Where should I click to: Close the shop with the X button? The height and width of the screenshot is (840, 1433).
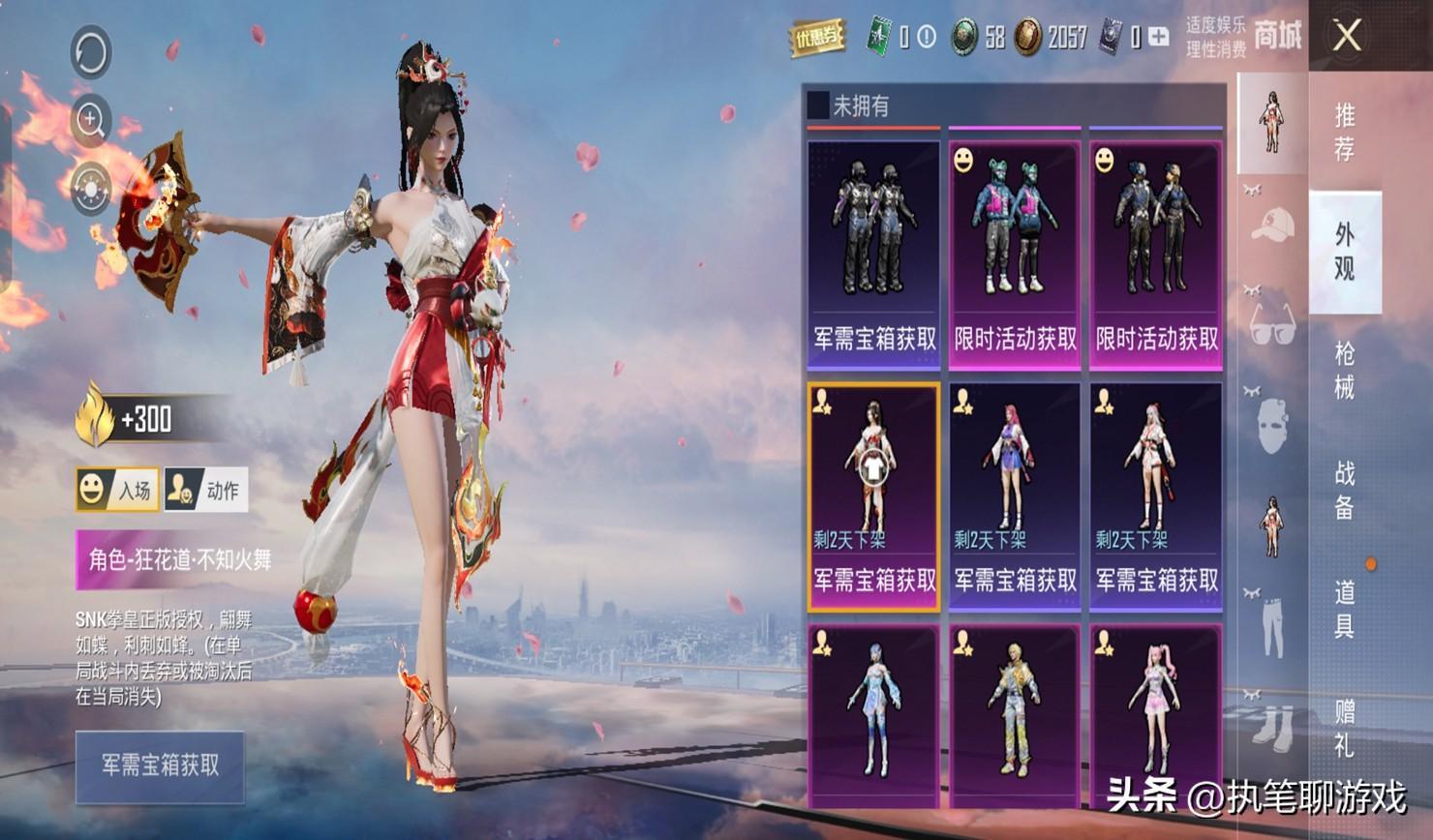click(x=1347, y=37)
